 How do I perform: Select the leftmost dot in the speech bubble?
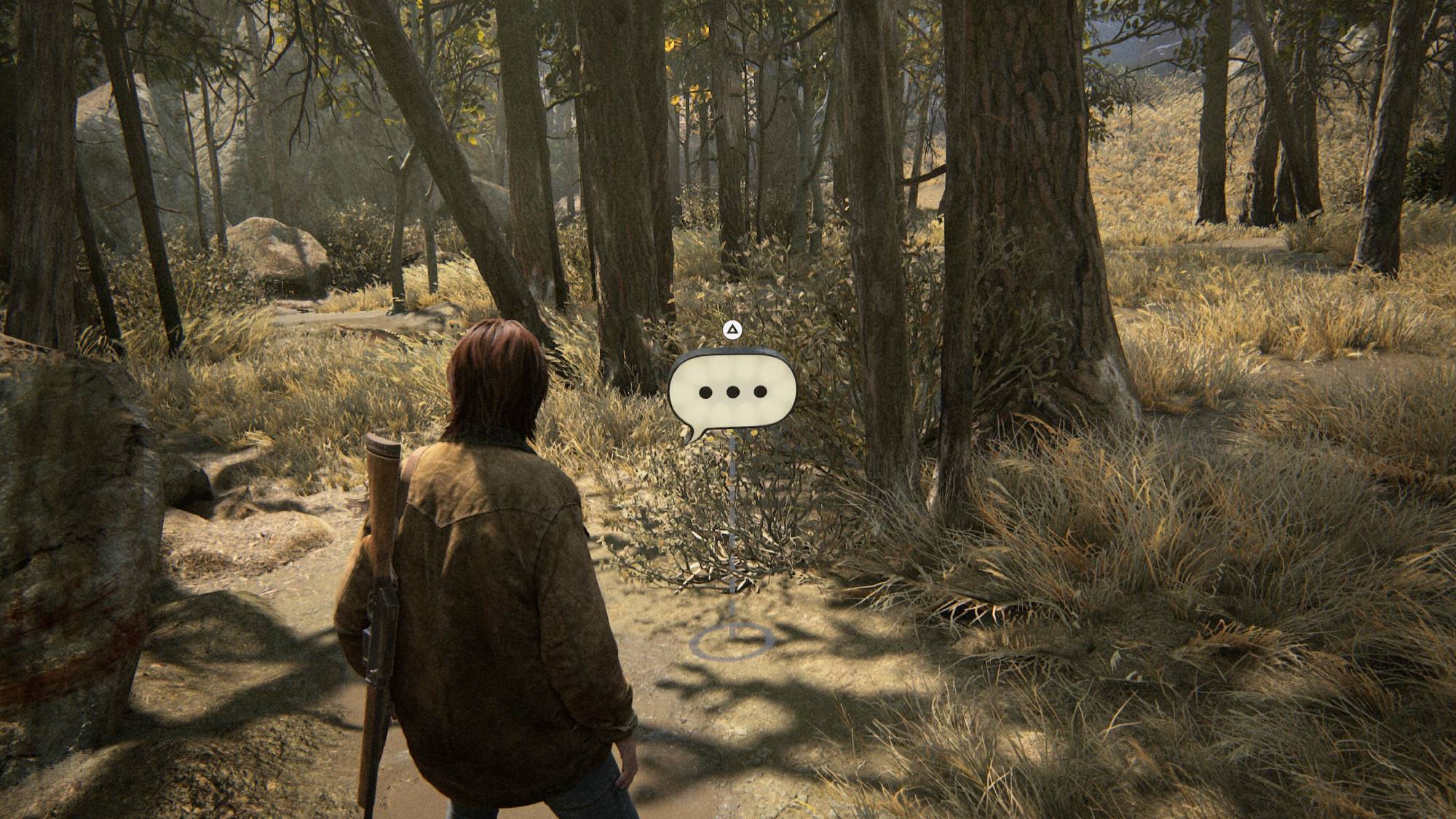click(x=705, y=392)
